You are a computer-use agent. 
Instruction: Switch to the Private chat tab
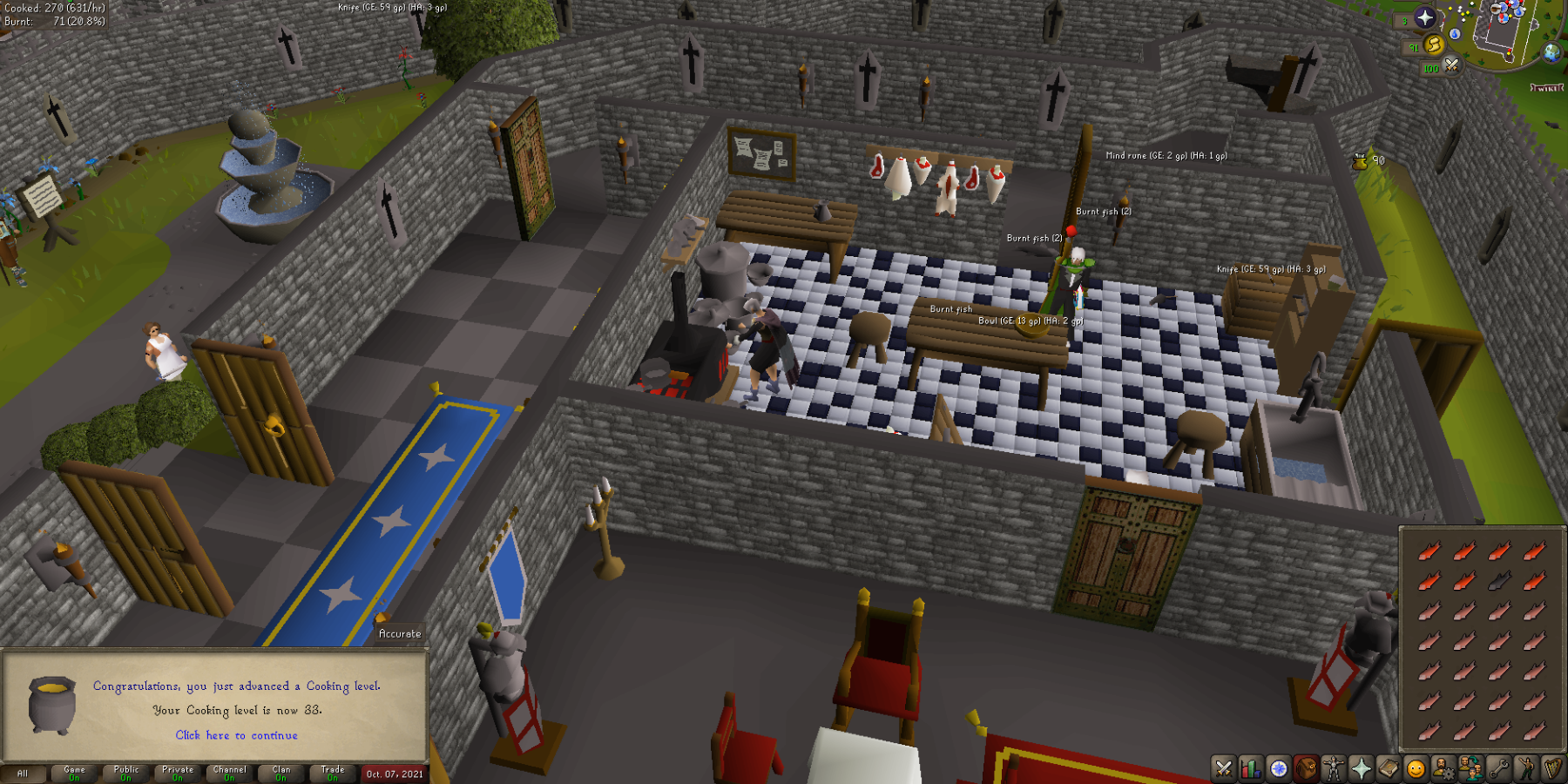pos(178,774)
